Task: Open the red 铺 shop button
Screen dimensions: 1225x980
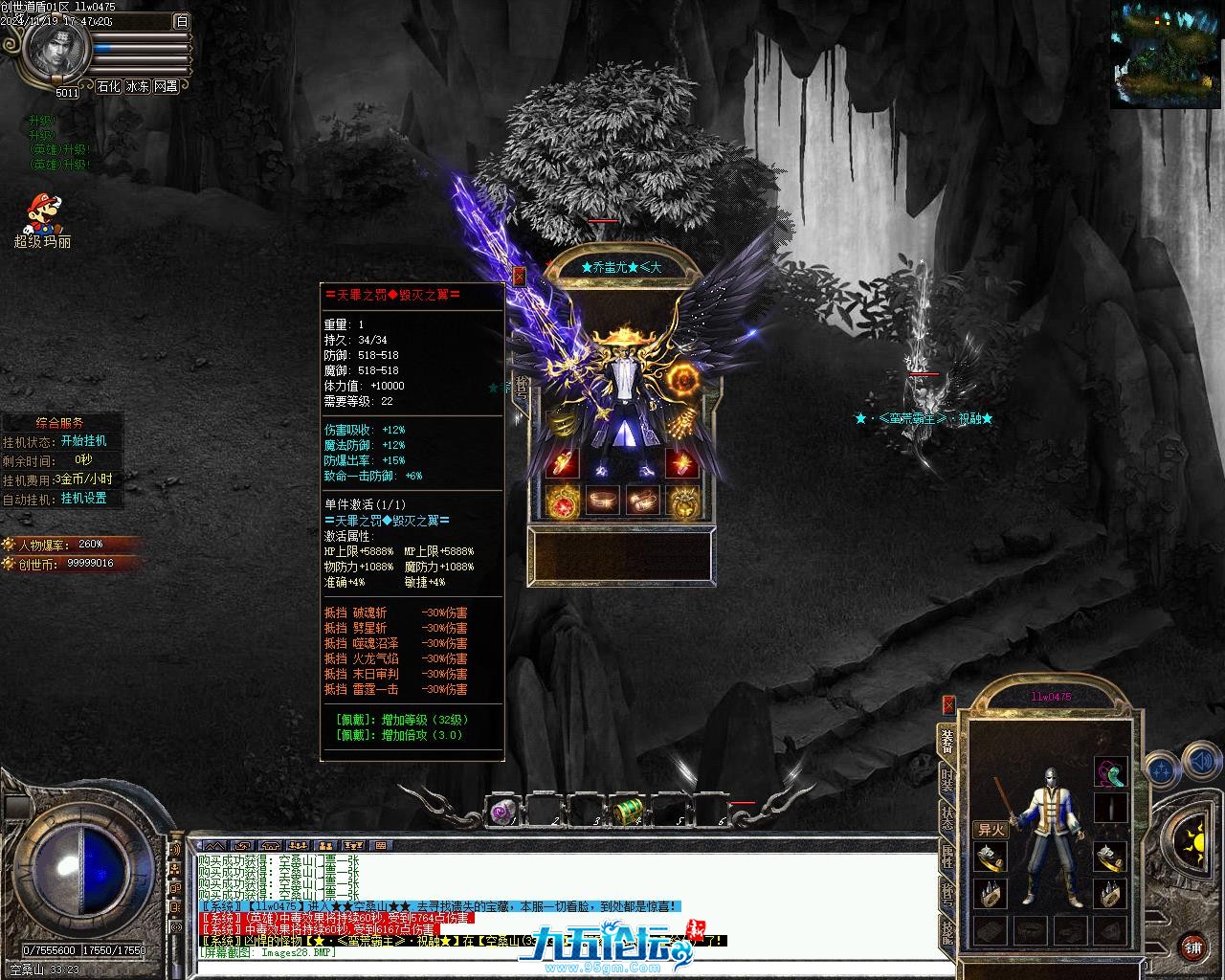Action: click(1192, 947)
